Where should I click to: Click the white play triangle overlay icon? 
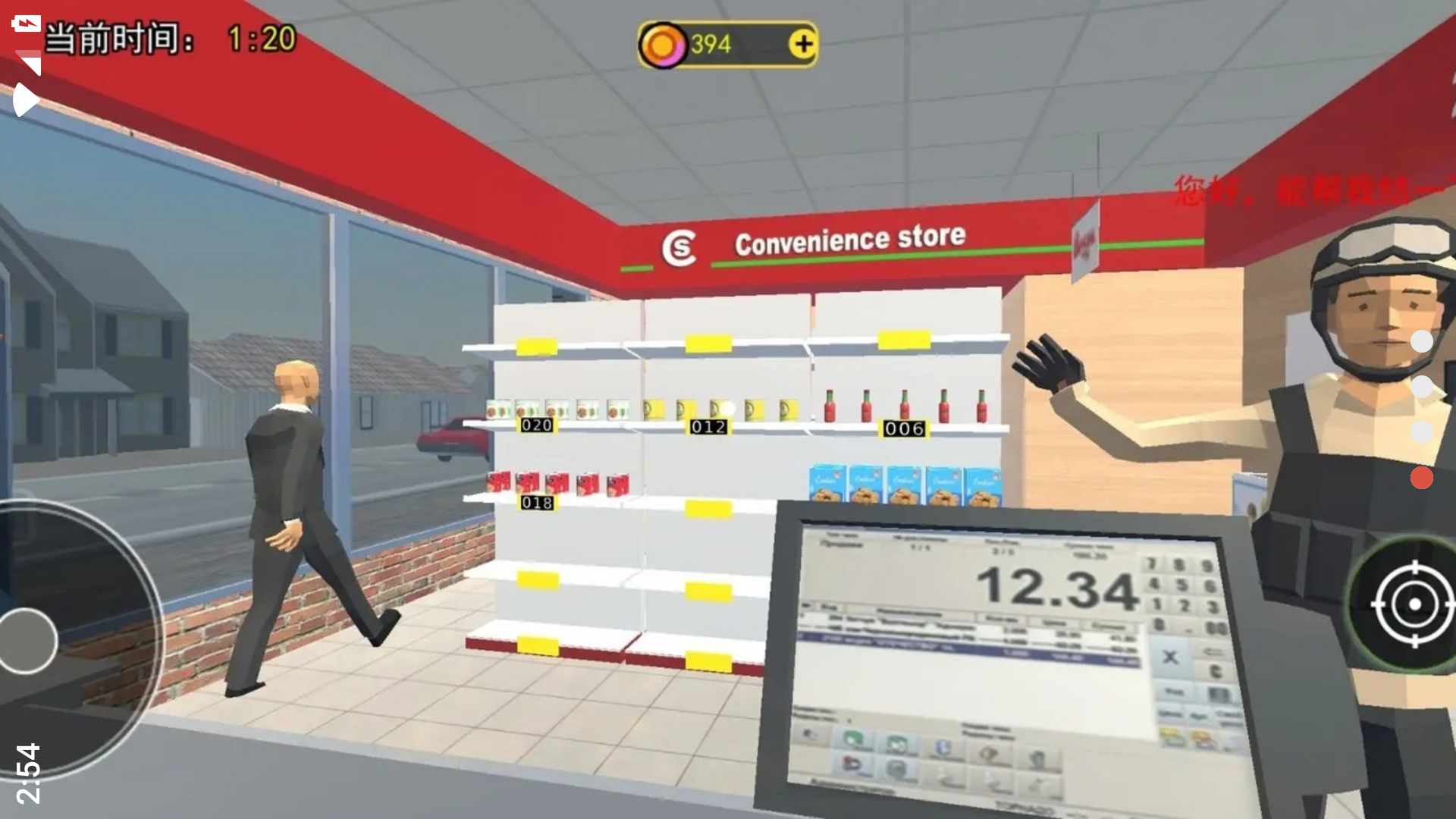26,99
